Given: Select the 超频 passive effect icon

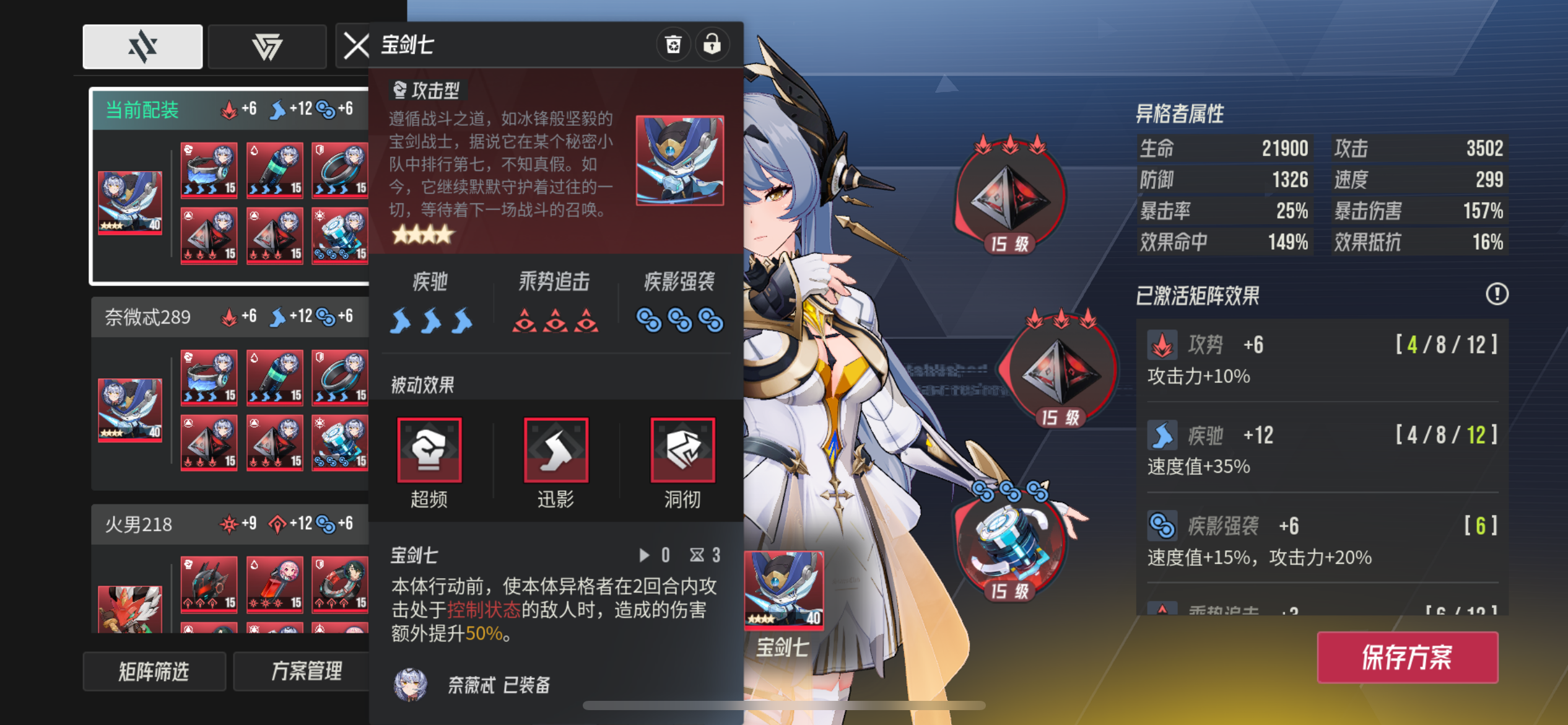Looking at the screenshot, I should (430, 450).
